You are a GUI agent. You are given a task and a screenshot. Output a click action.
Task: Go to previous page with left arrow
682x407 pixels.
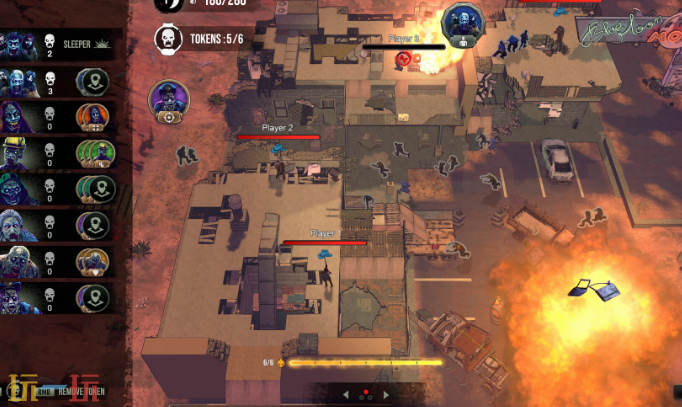pos(346,395)
